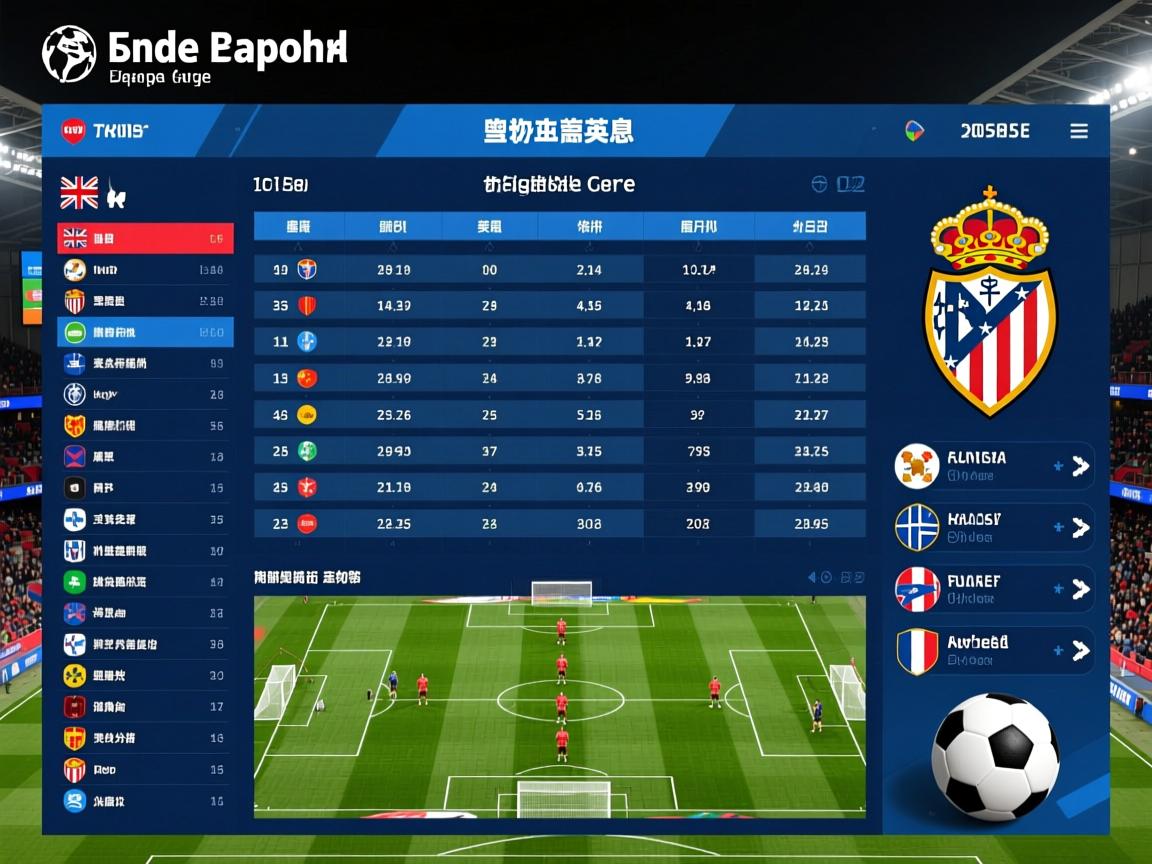Select the red highlighted Union Jack sidebar row
This screenshot has height=864, width=1152.
click(x=145, y=238)
